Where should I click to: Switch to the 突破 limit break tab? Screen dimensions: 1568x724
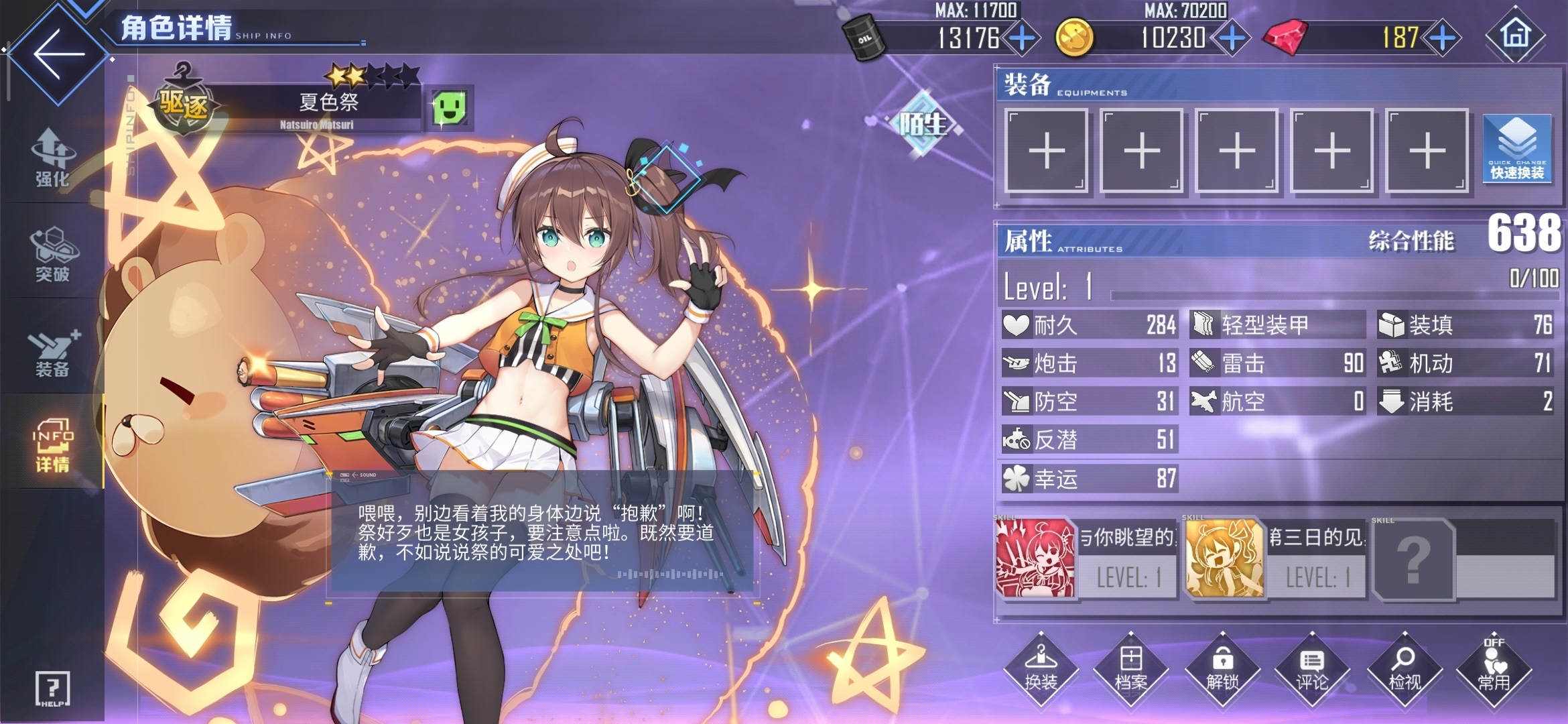(x=52, y=255)
